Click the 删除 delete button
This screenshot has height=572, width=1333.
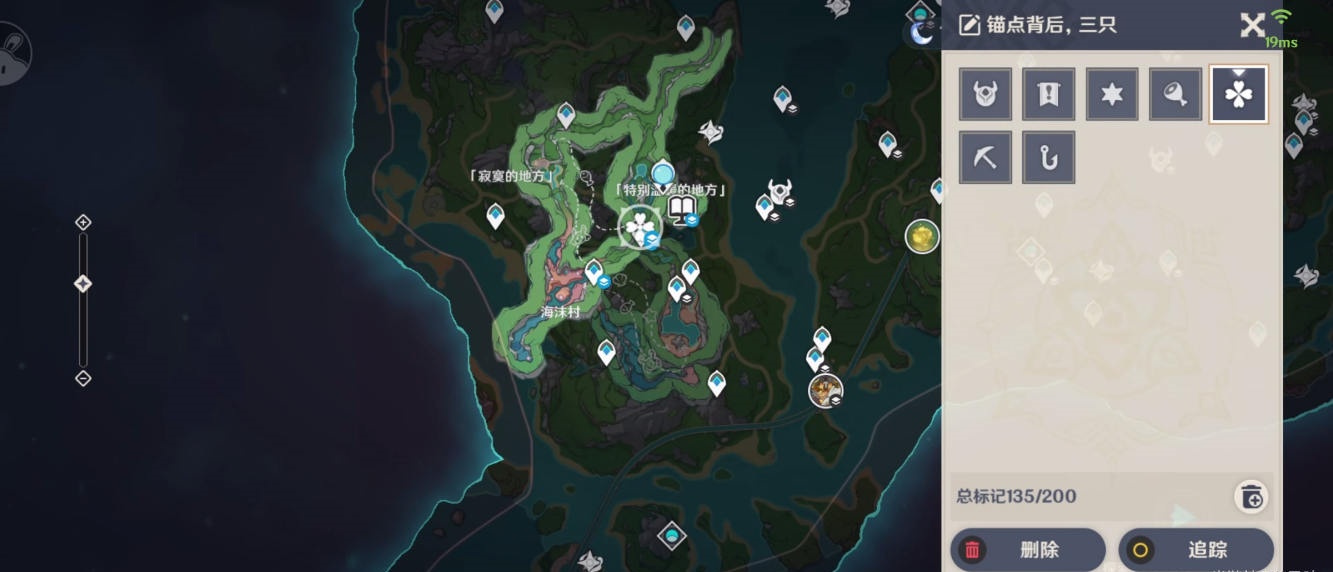point(1027,549)
